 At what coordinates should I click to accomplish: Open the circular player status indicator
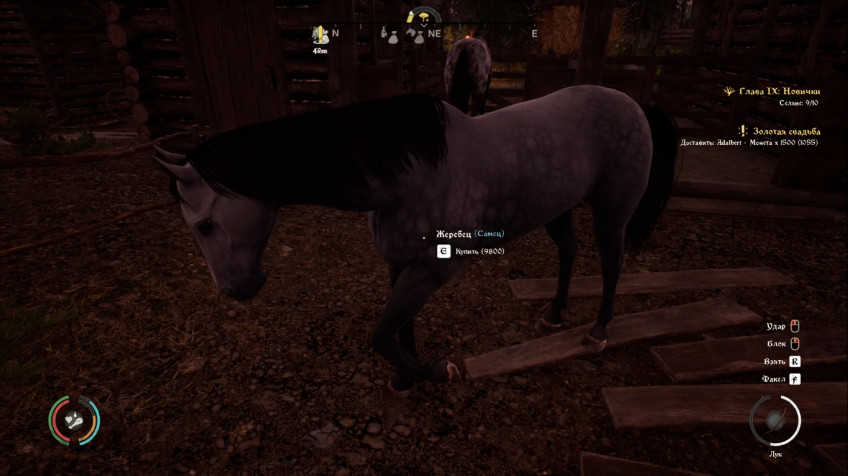74,420
